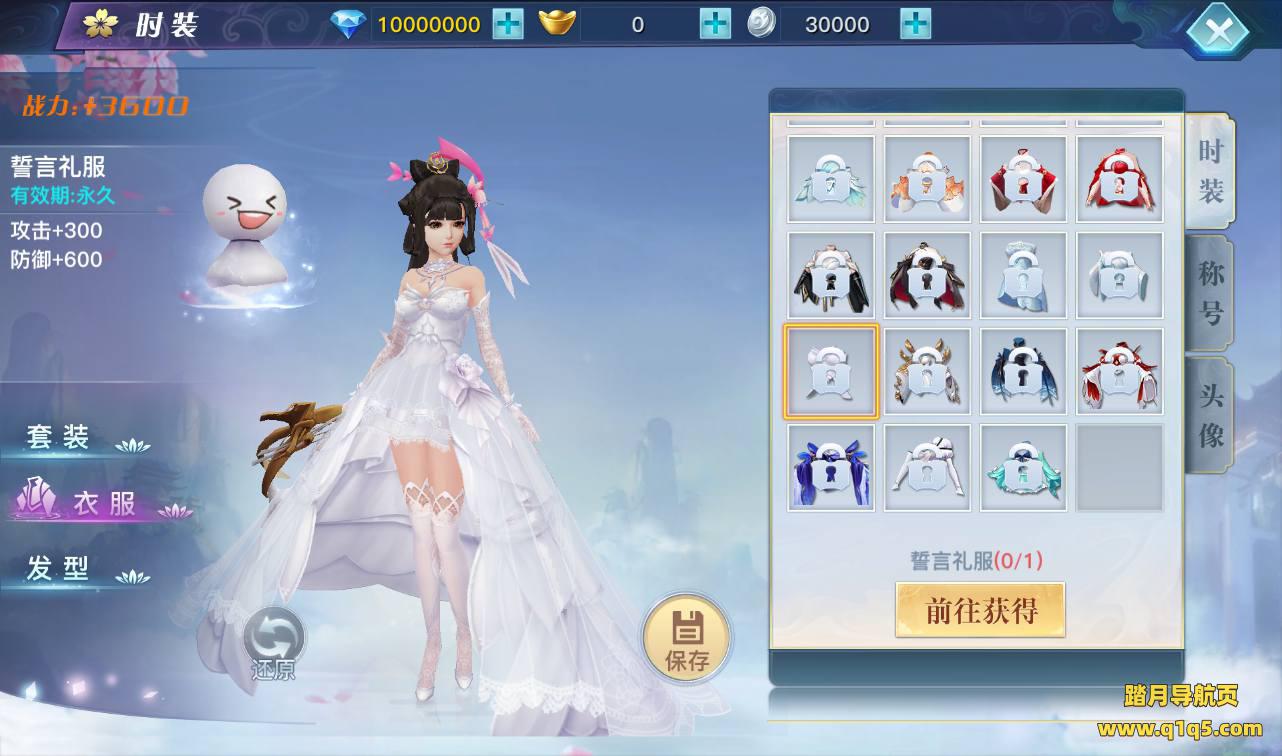Select the locked orange fox-pattern outfit

pyautogui.click(x=927, y=180)
